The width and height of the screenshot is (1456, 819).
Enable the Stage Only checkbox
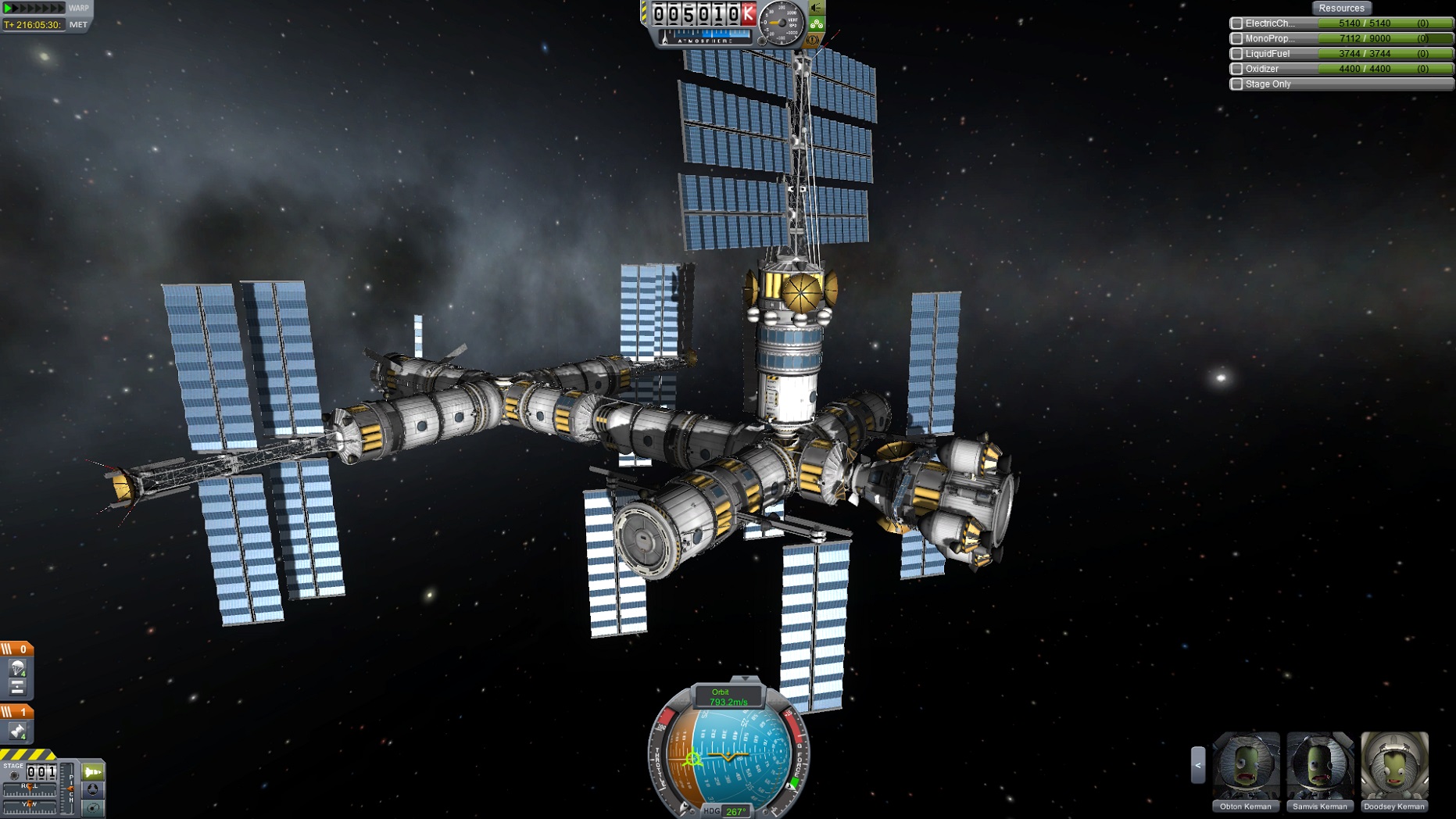1236,84
